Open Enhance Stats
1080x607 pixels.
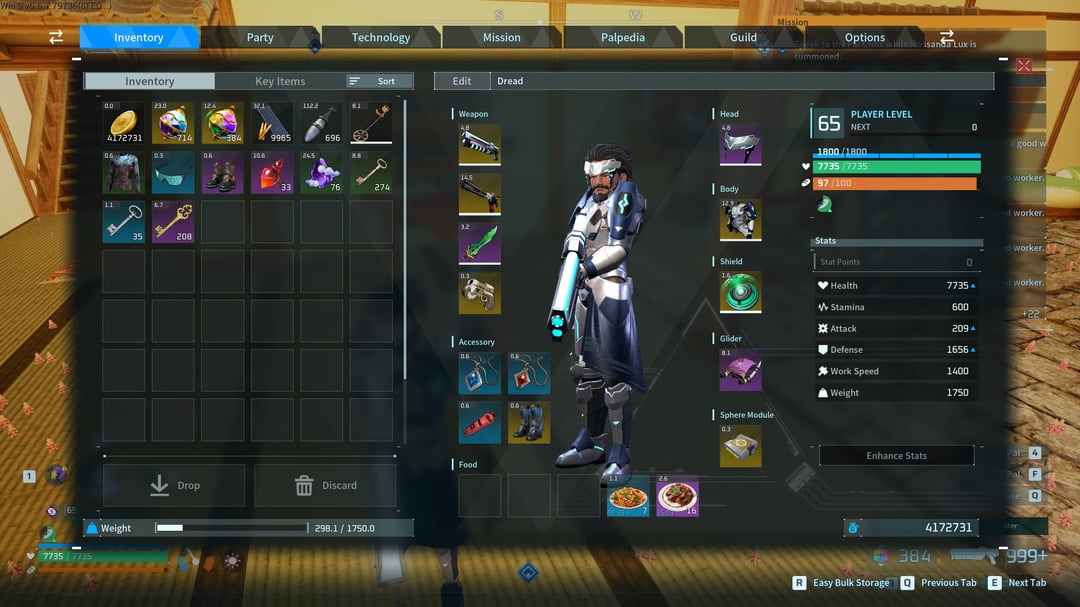896,456
